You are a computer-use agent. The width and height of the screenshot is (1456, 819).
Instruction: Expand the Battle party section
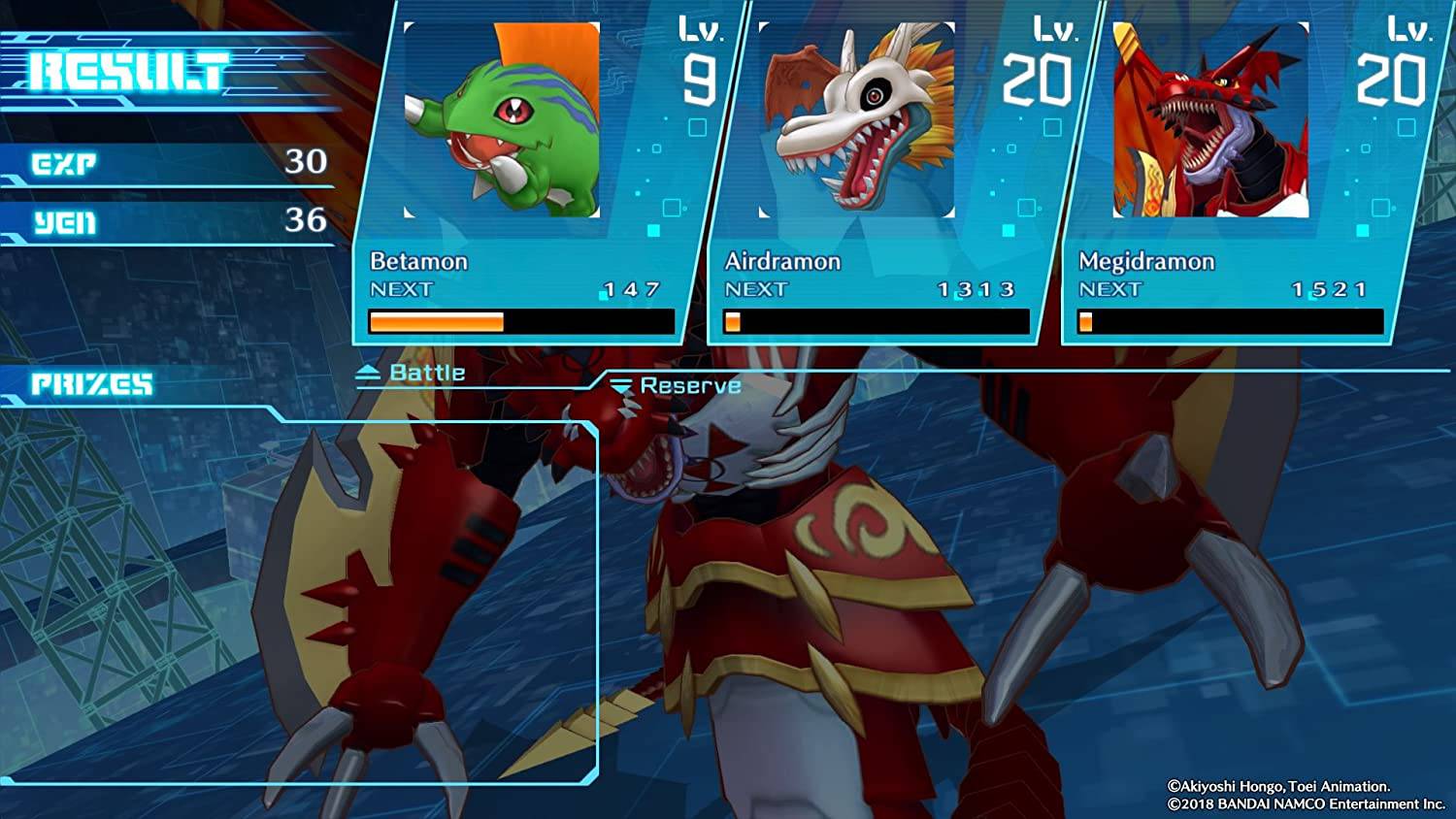(414, 371)
